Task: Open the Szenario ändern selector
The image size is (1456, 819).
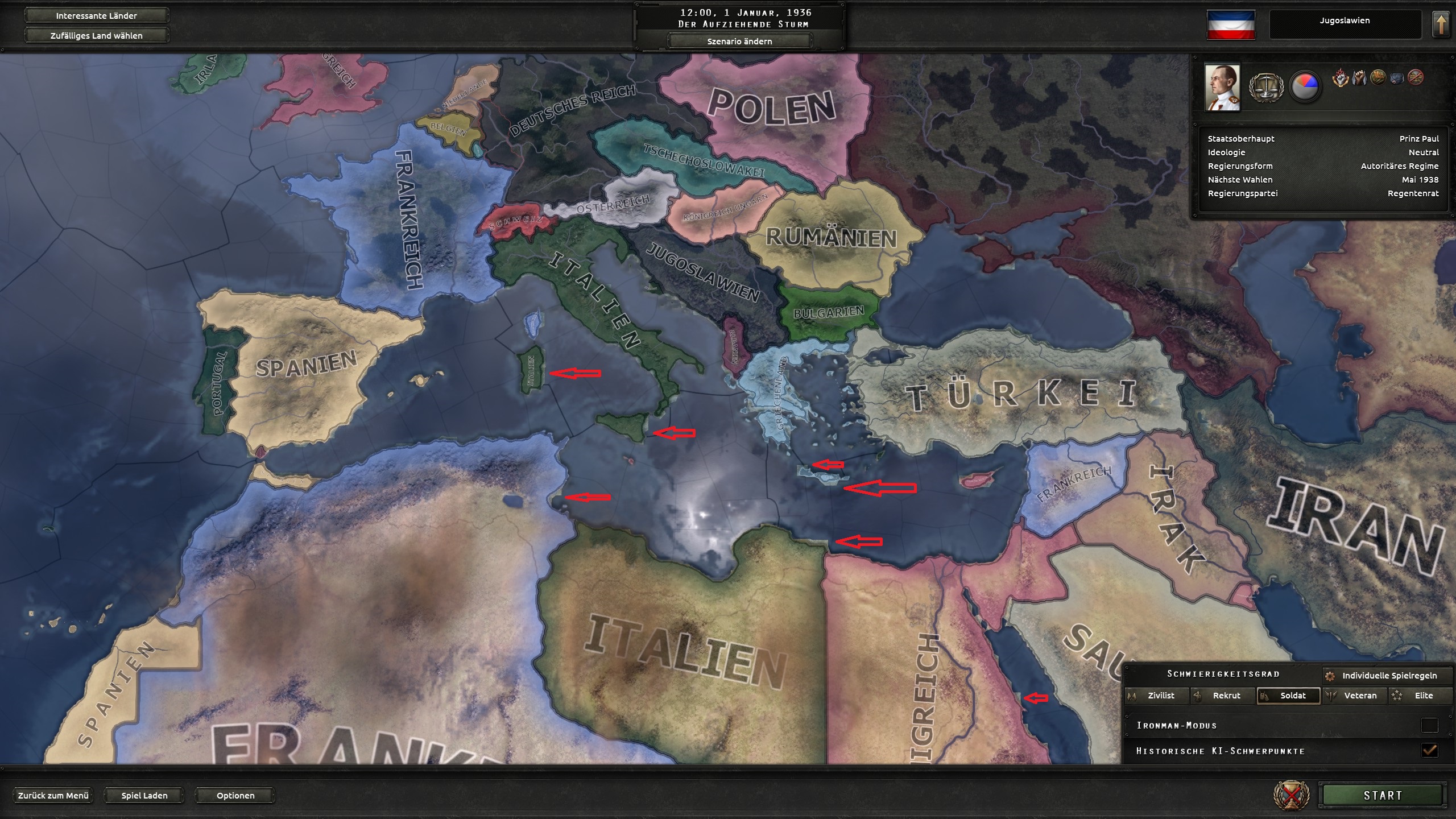Action: [x=739, y=41]
